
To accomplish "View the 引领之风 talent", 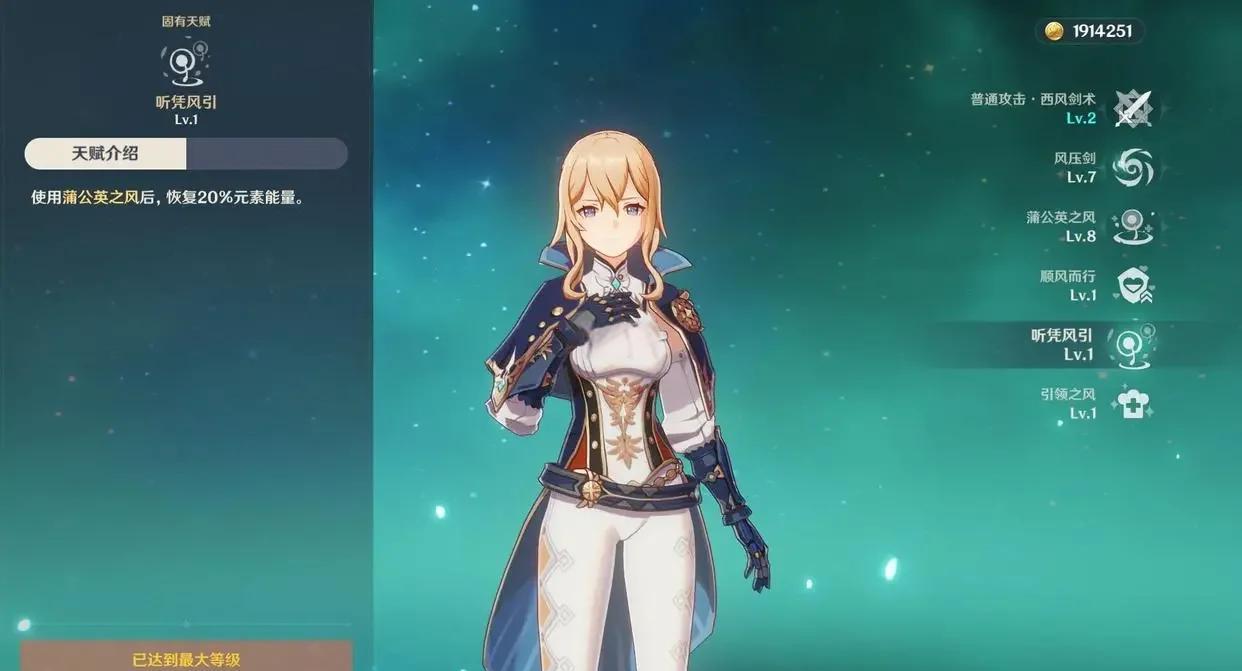I will click(x=1132, y=403).
